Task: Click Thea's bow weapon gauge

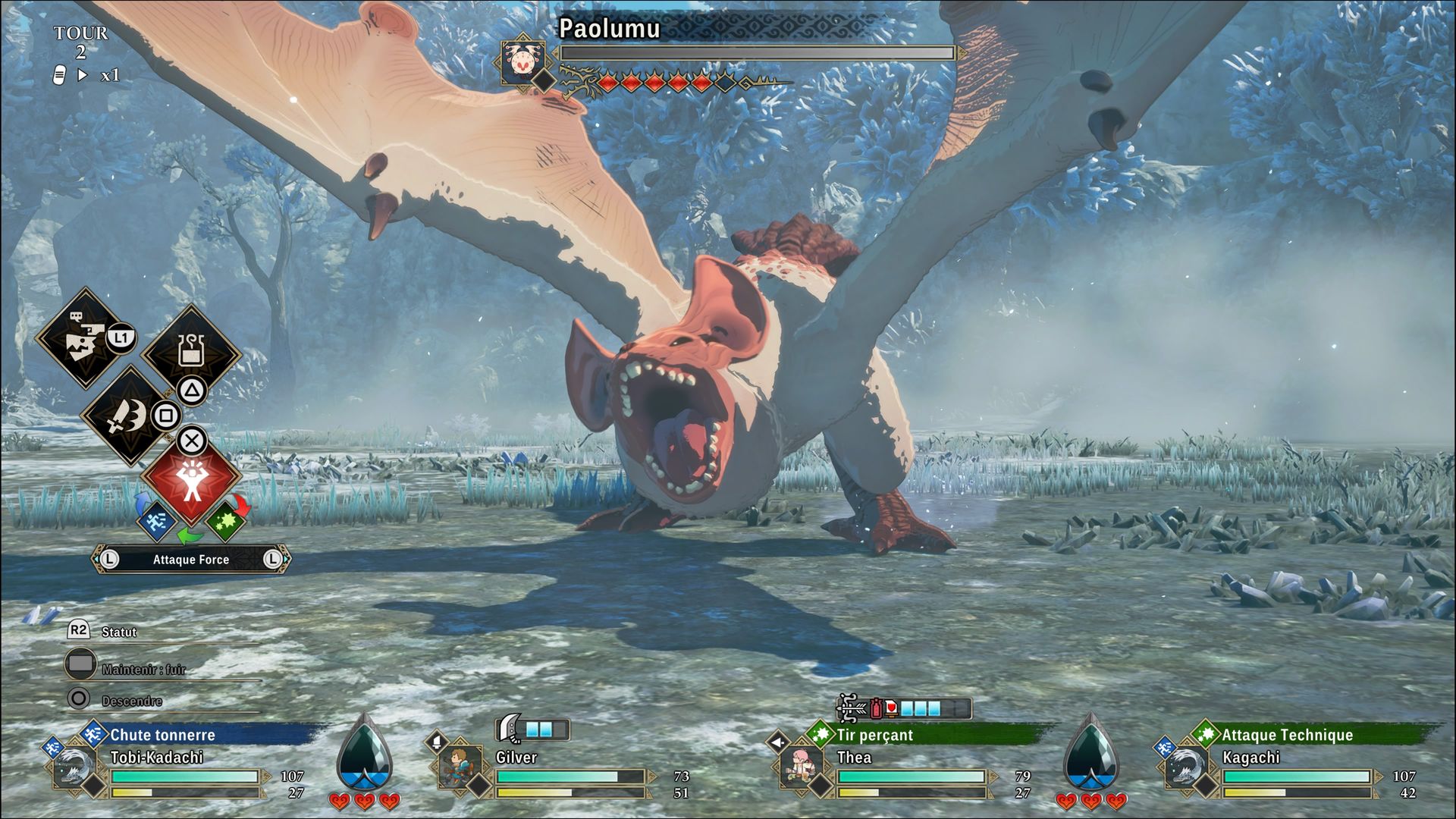Action: (904, 708)
